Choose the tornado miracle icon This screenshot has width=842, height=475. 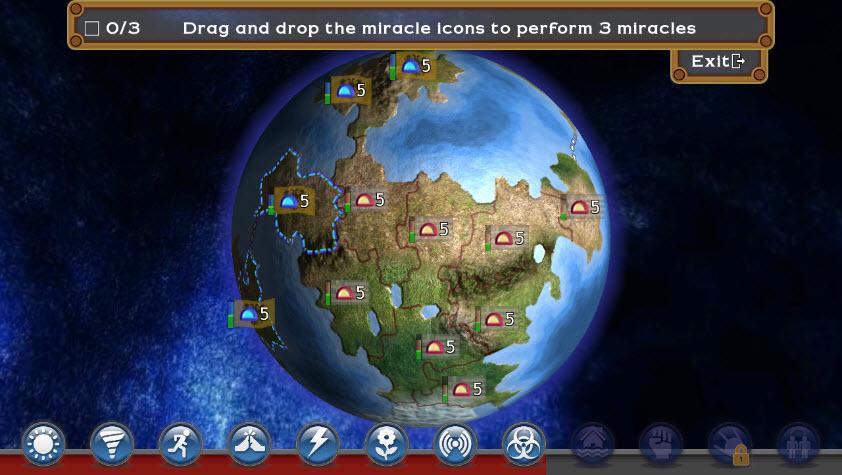tap(112, 443)
